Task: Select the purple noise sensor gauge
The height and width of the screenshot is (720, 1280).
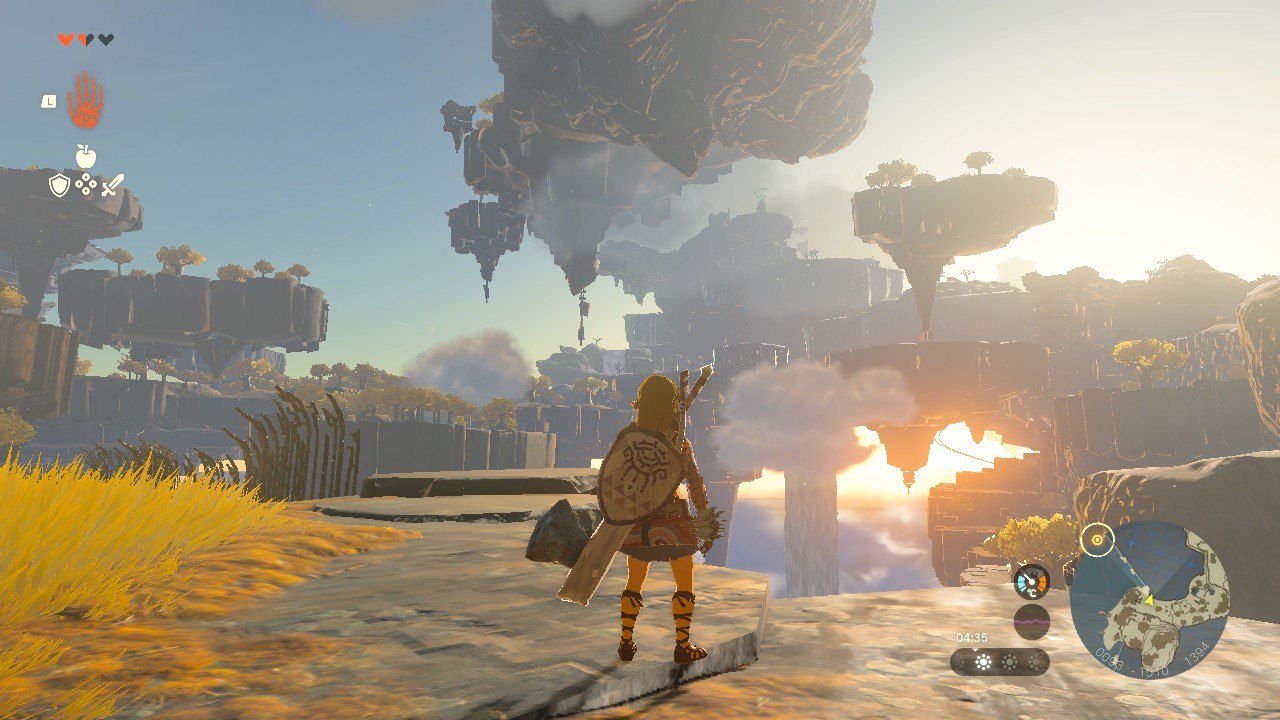Action: point(1032,621)
